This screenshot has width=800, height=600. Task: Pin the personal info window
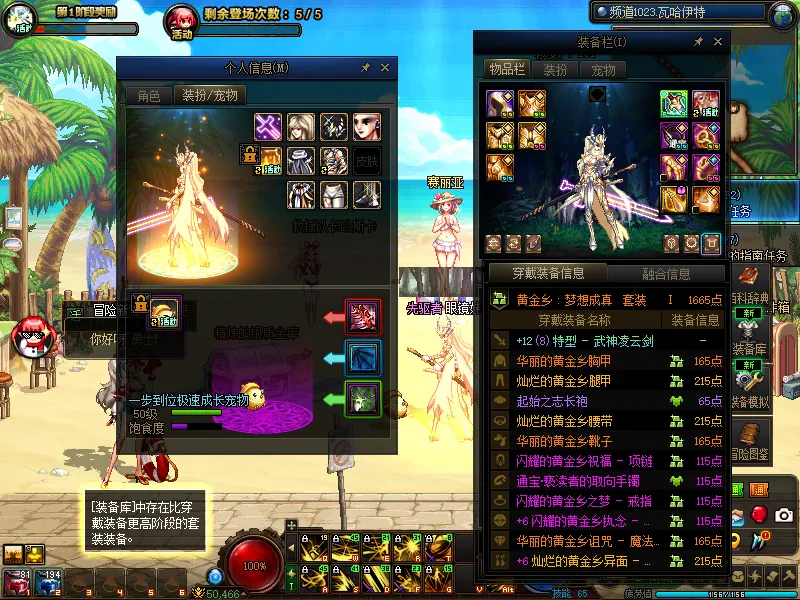[x=366, y=67]
